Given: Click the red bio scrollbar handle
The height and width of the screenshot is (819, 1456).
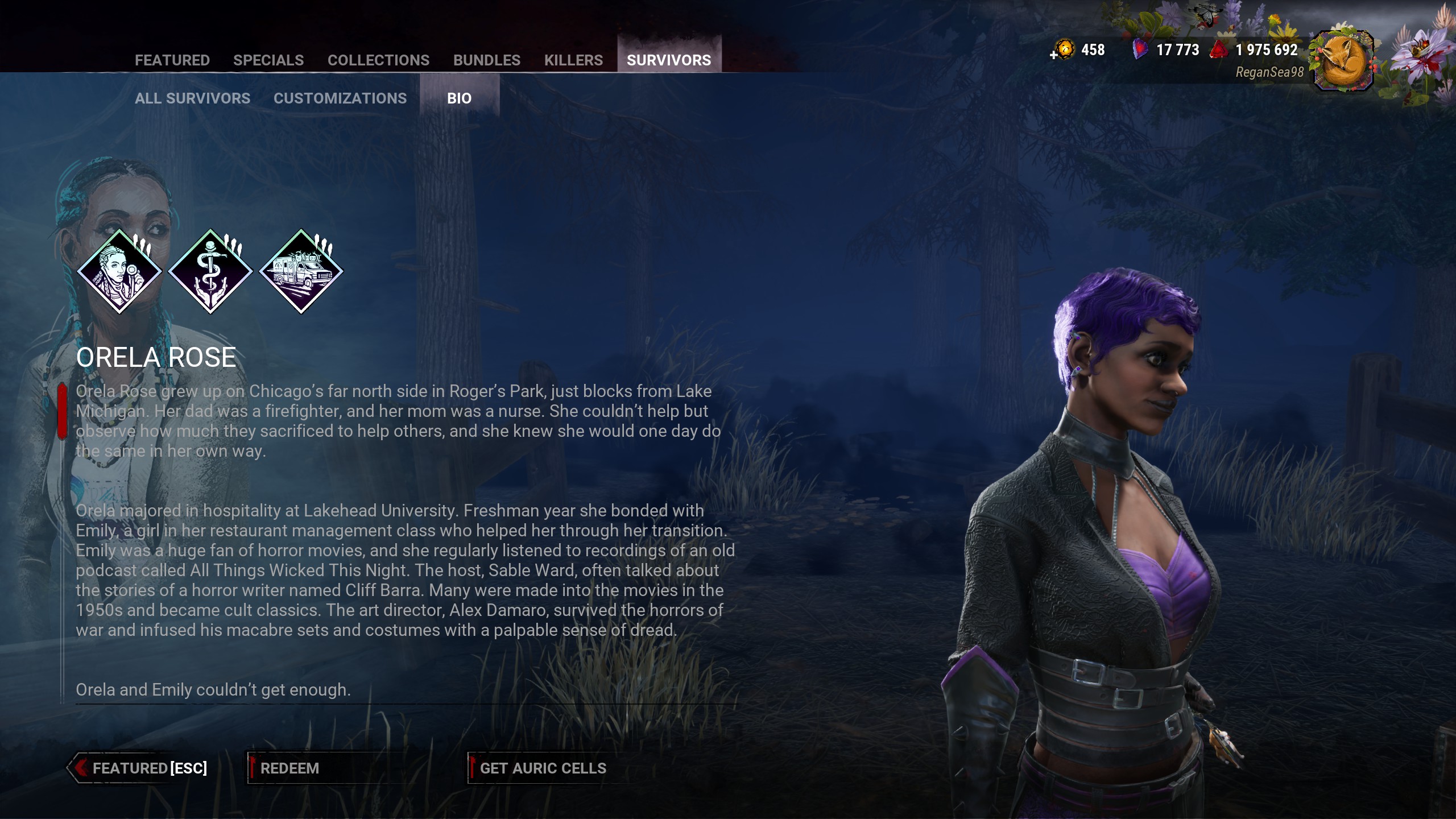Looking at the screenshot, I should pos(62,411).
